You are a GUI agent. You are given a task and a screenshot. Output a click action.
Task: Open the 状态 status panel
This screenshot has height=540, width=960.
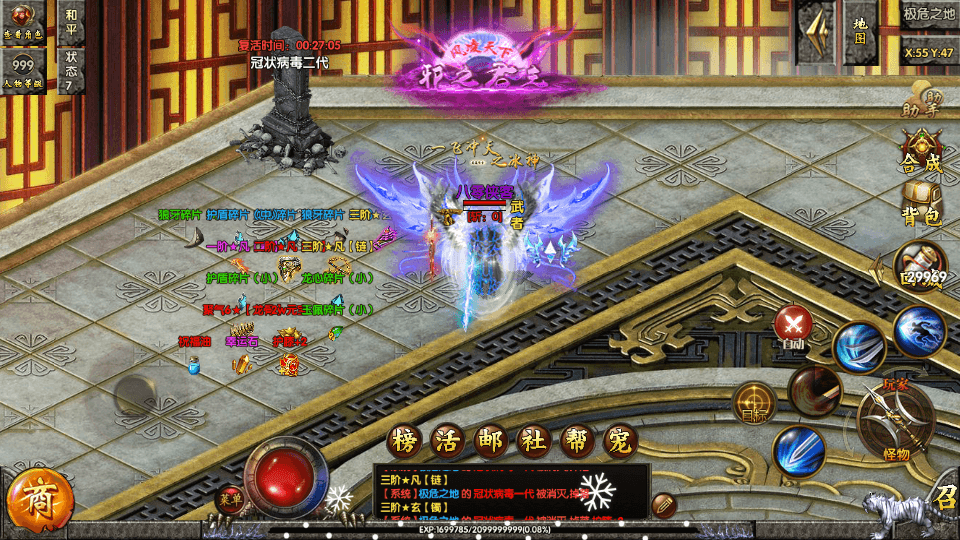tap(71, 69)
